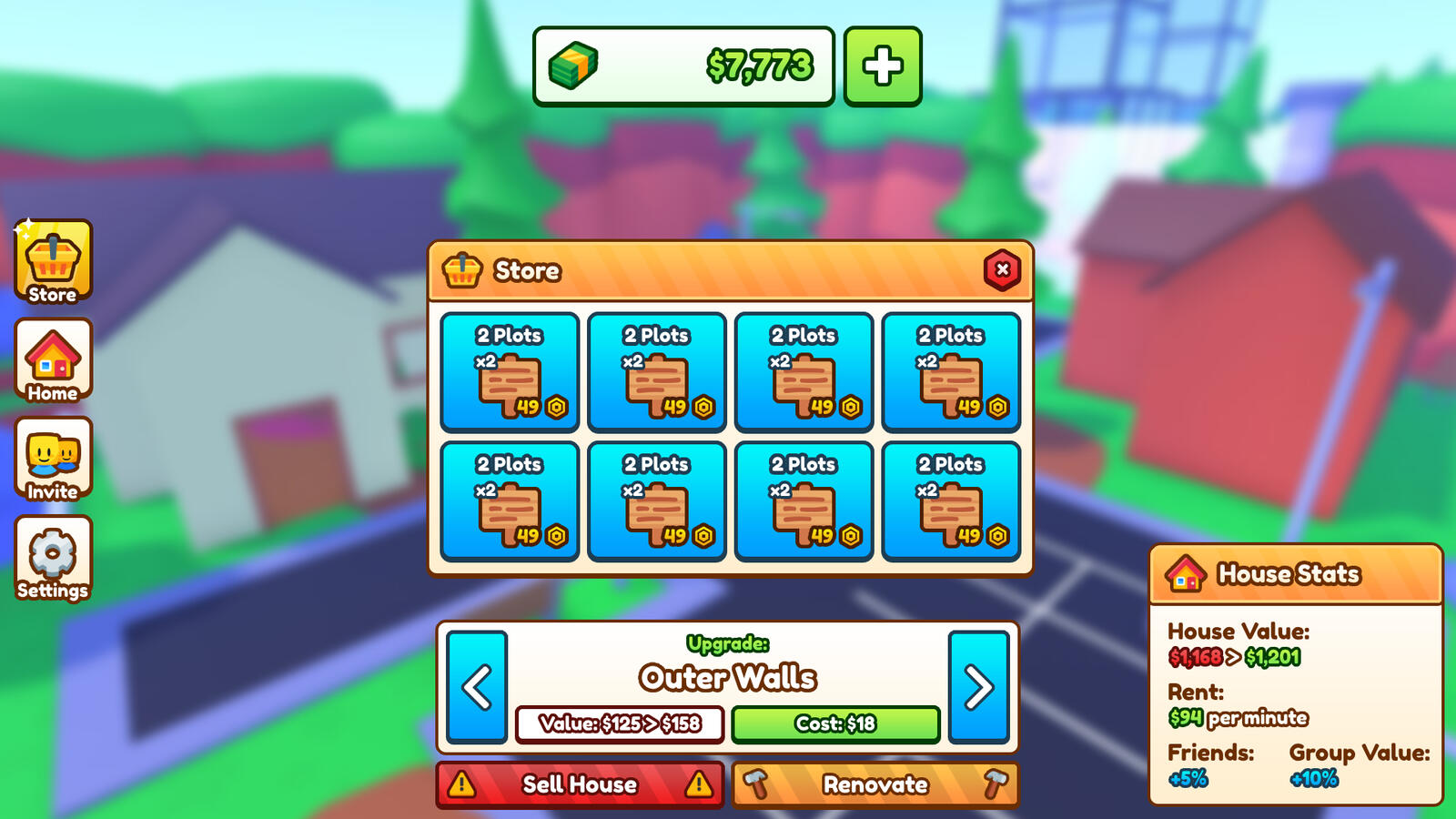
Task: Click Renovate
Action: (875, 784)
